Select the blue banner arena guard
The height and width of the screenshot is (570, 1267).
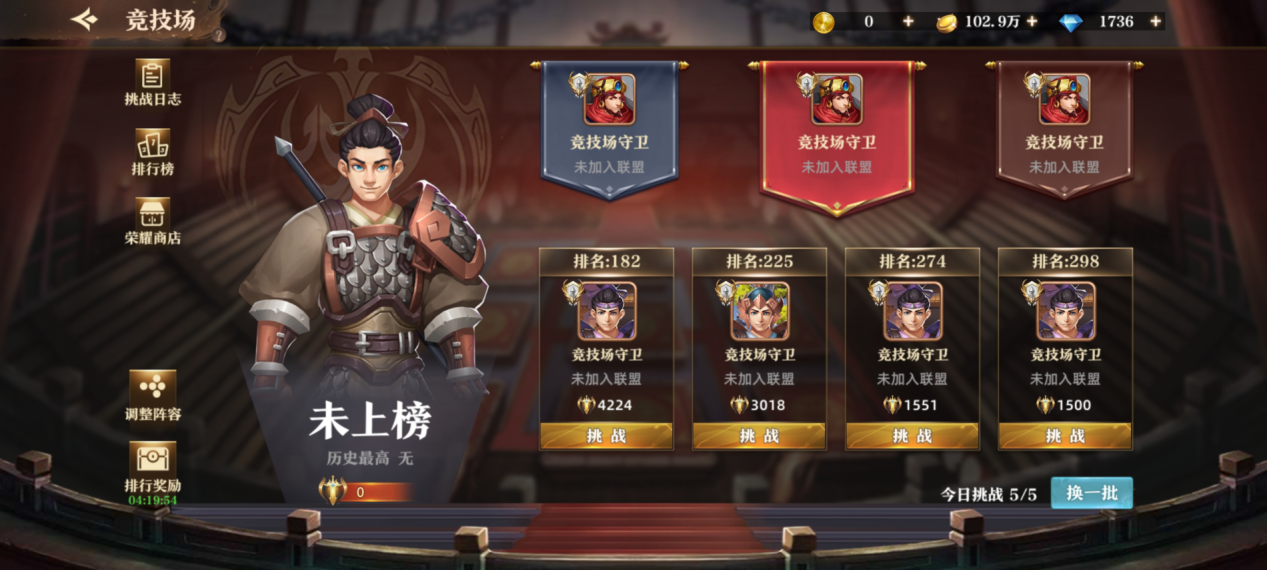[610, 125]
